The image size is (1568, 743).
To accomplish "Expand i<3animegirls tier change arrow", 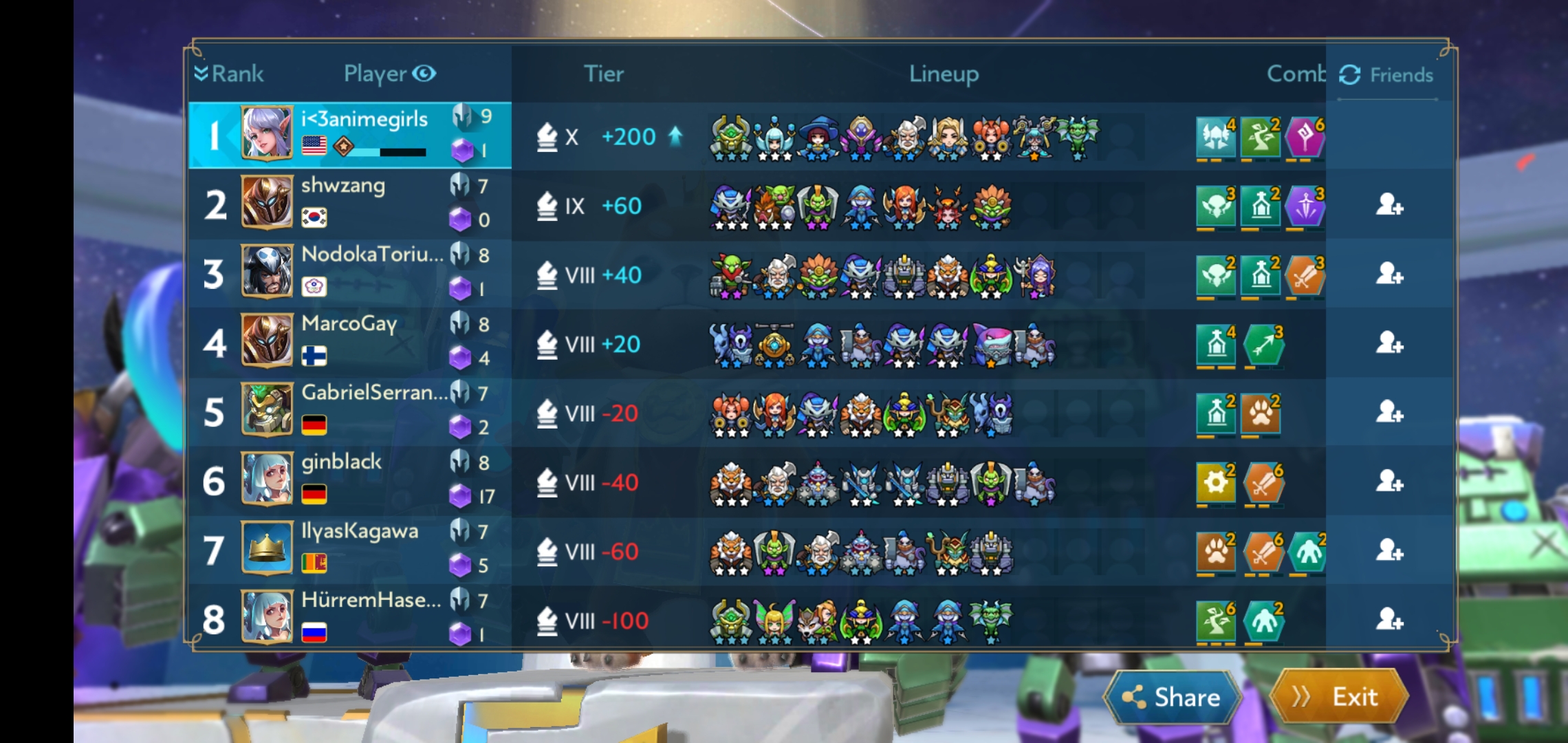I will tap(674, 136).
